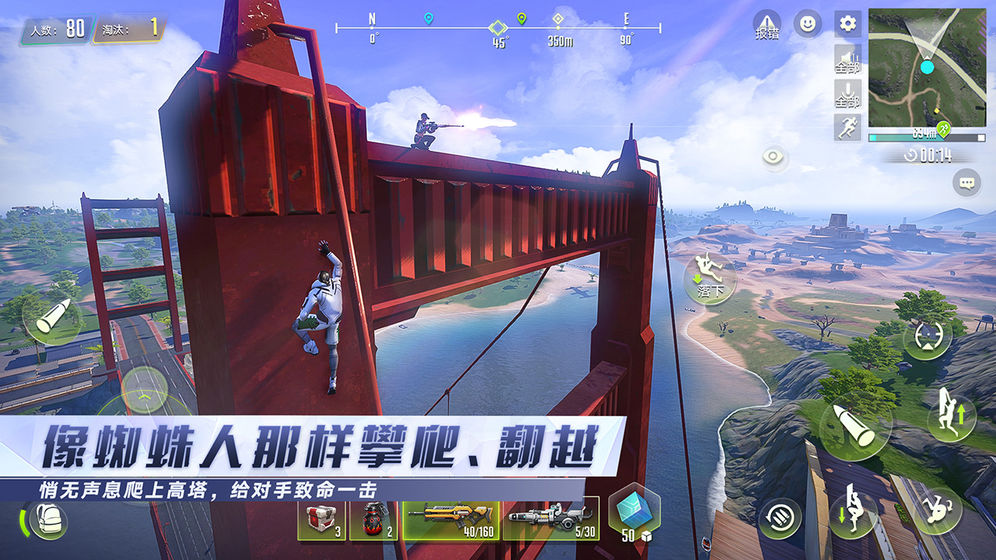Viewport: 996px width, 560px height.
Task: Select the medkit item slot
Action: pyautogui.click(x=321, y=518)
